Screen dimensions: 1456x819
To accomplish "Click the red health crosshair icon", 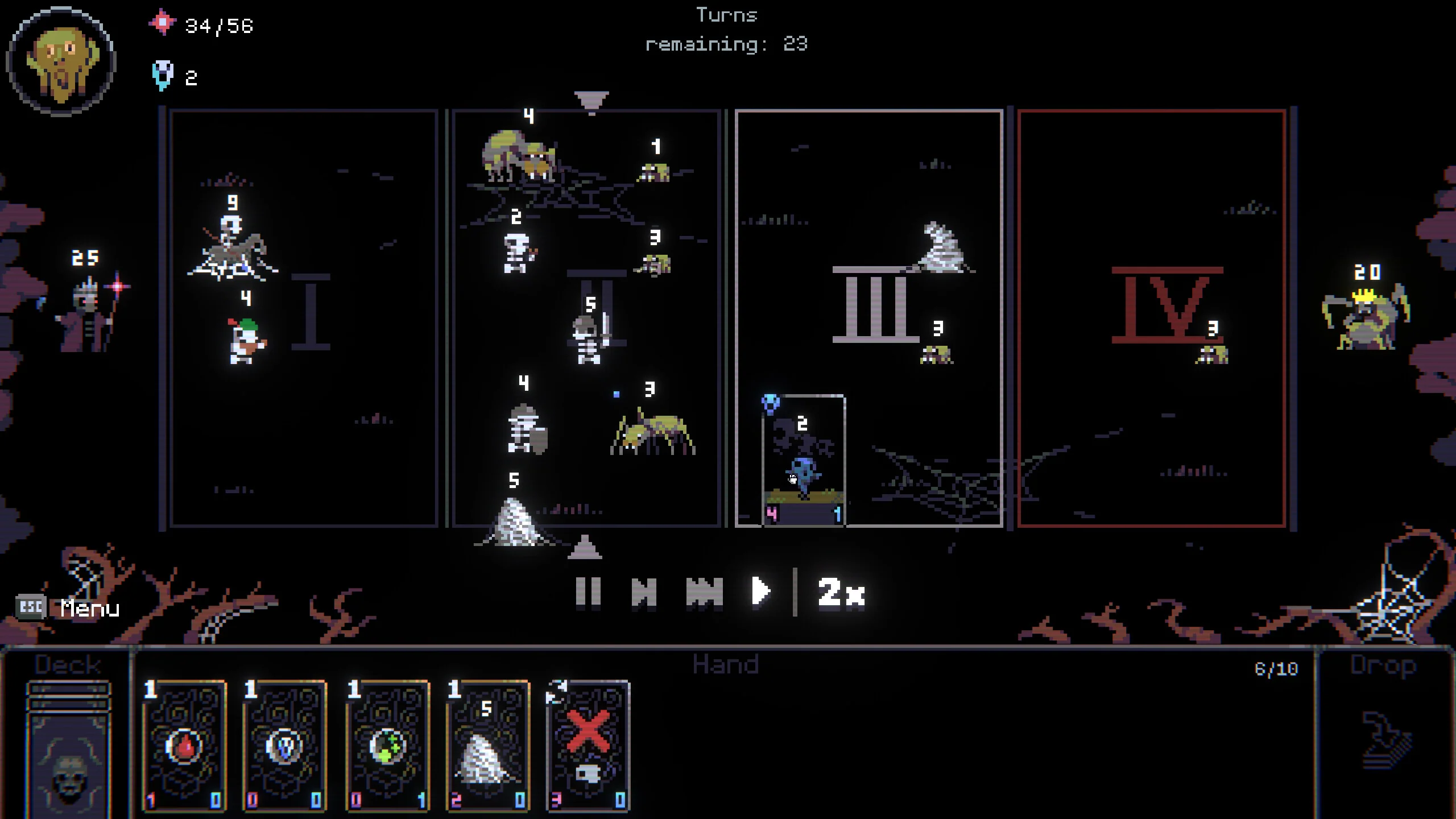I will (x=163, y=24).
